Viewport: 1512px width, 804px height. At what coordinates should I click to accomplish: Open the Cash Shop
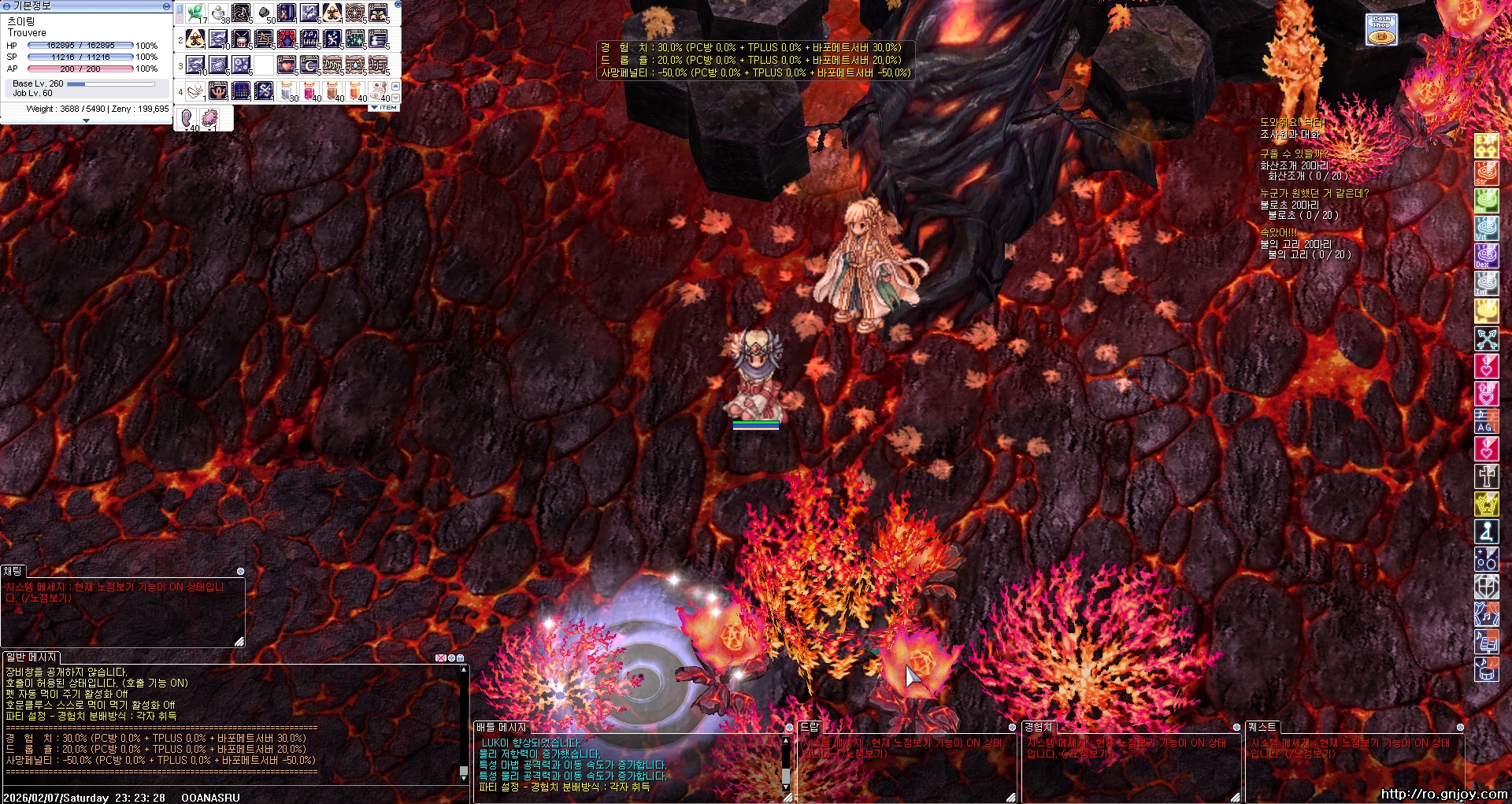pos(1380,30)
